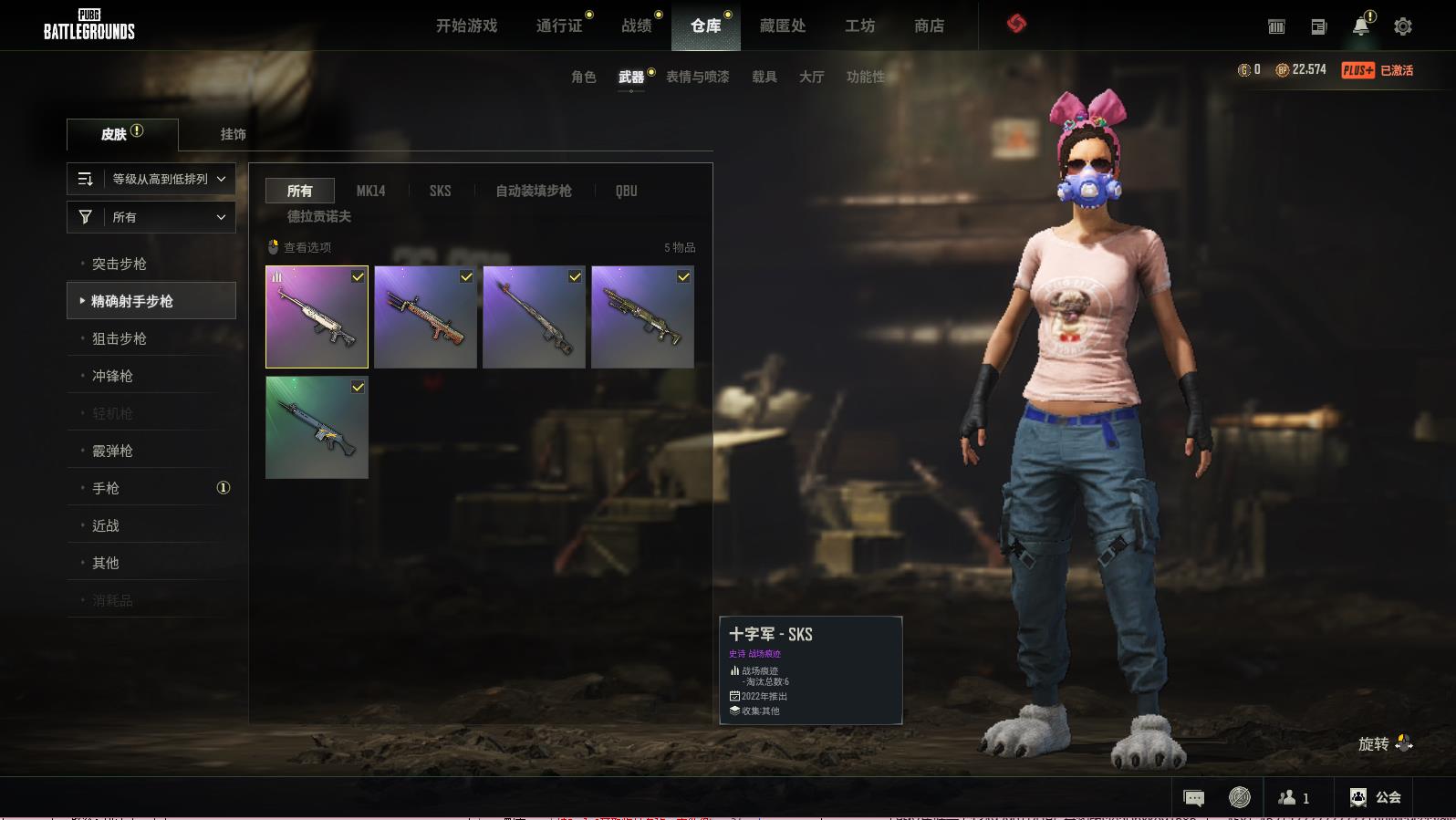Open the 公会 clan panel
The width and height of the screenshot is (1456, 820).
pos(1376,797)
